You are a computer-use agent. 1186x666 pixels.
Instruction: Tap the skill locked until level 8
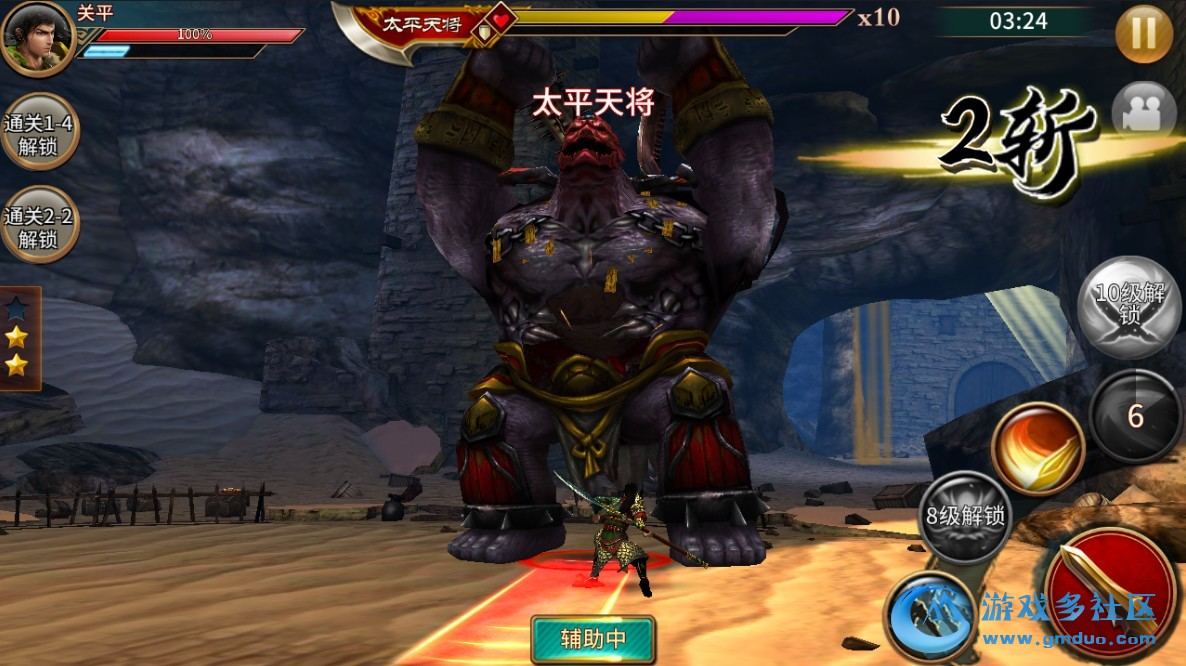click(964, 518)
